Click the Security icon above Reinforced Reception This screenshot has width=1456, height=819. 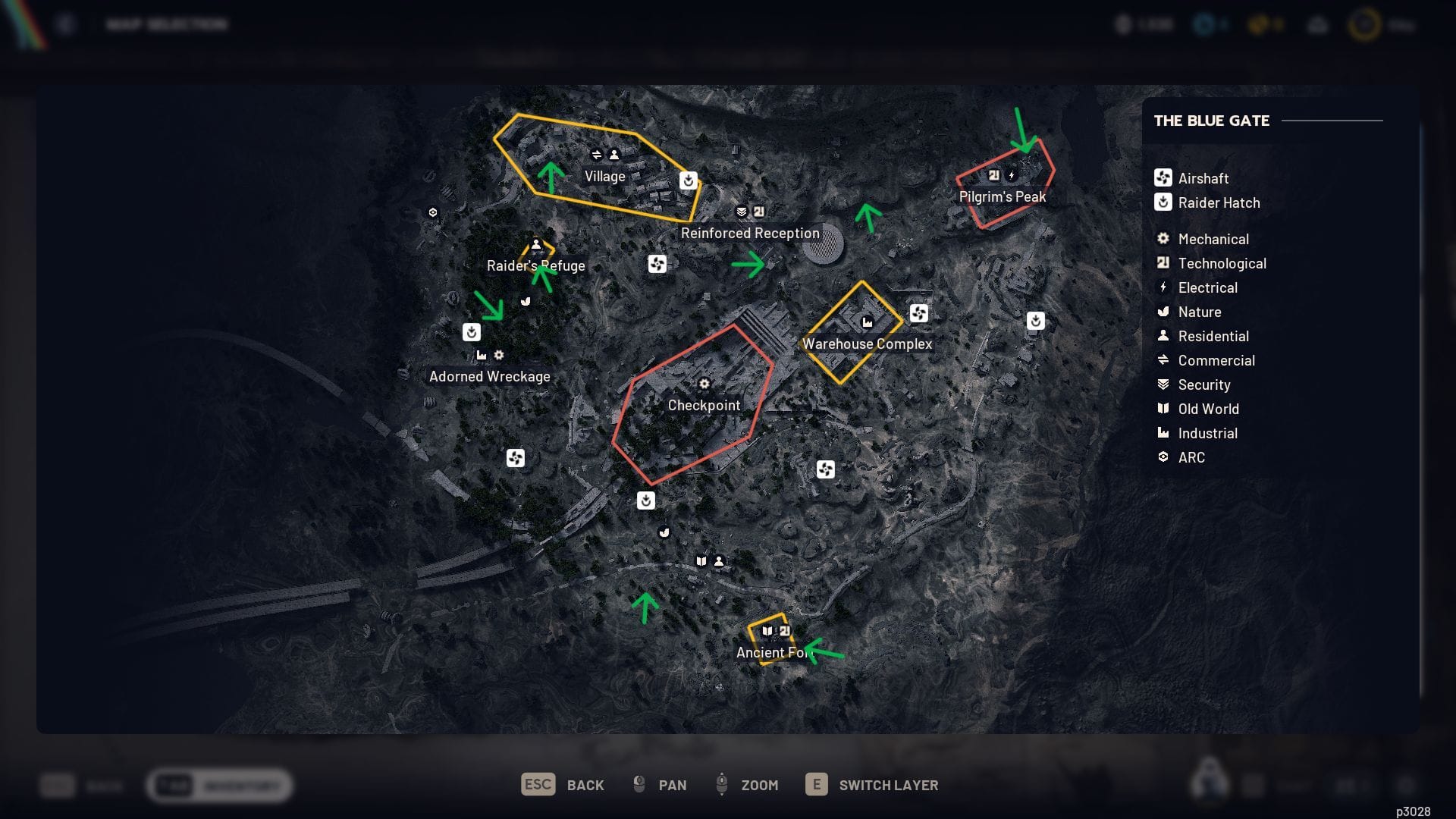[741, 212]
